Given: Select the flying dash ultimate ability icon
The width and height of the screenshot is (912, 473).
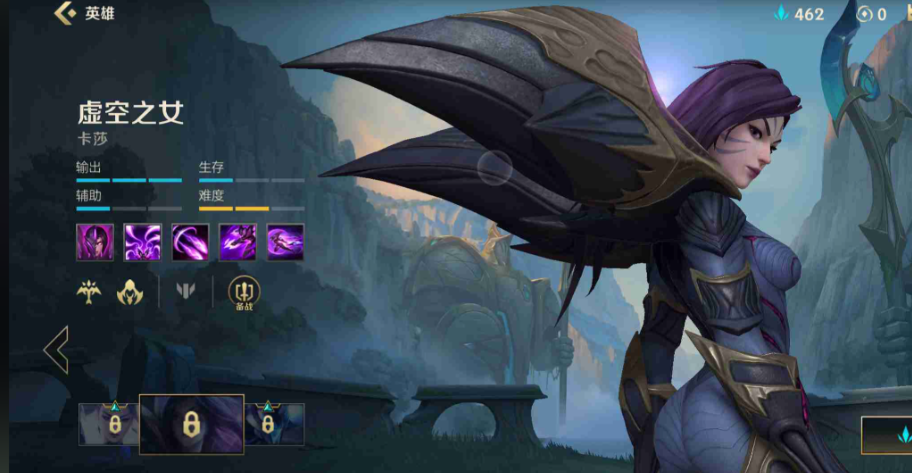Looking at the screenshot, I should coord(285,242).
